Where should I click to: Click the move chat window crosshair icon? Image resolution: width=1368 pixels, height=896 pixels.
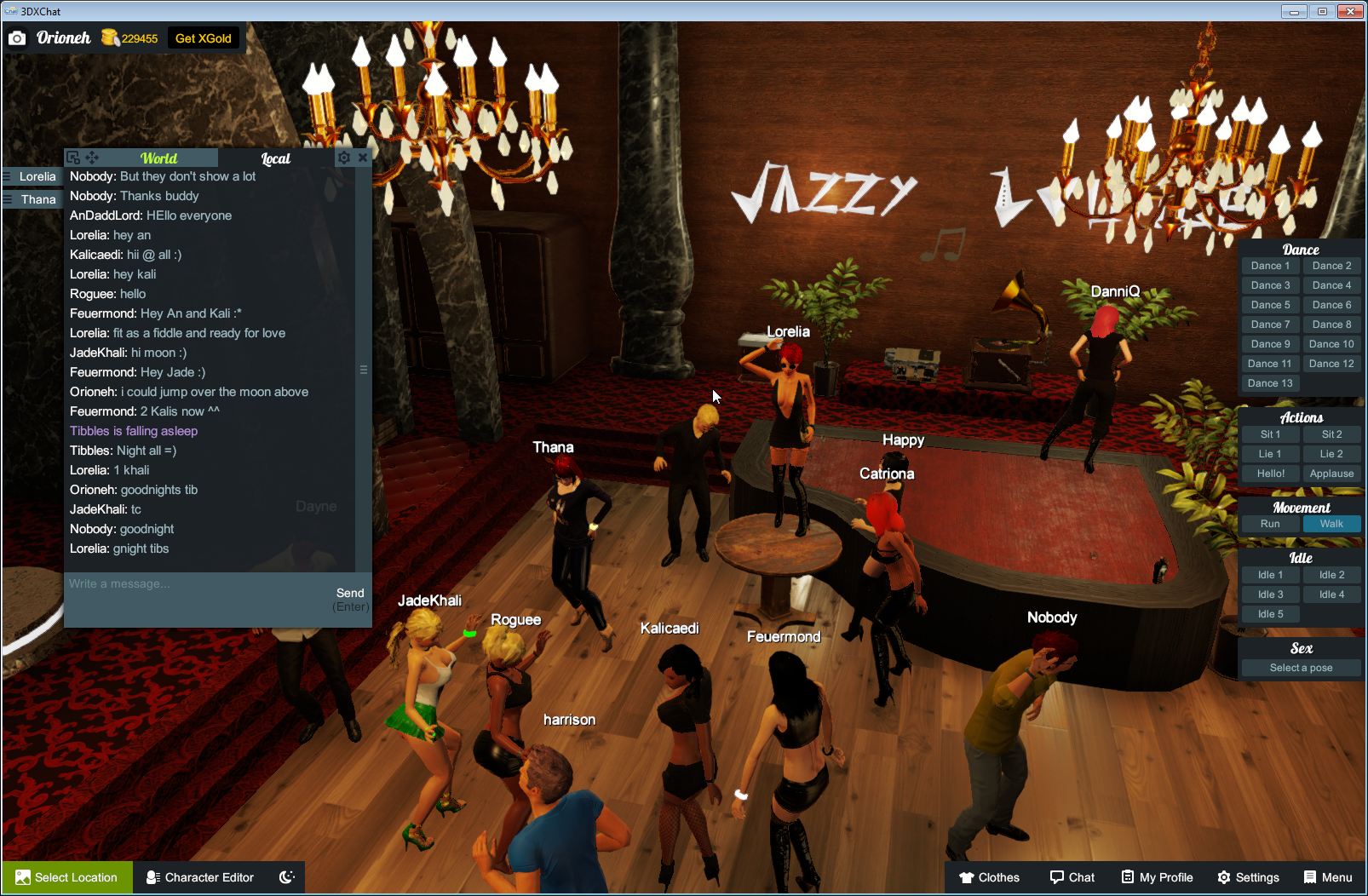94,158
